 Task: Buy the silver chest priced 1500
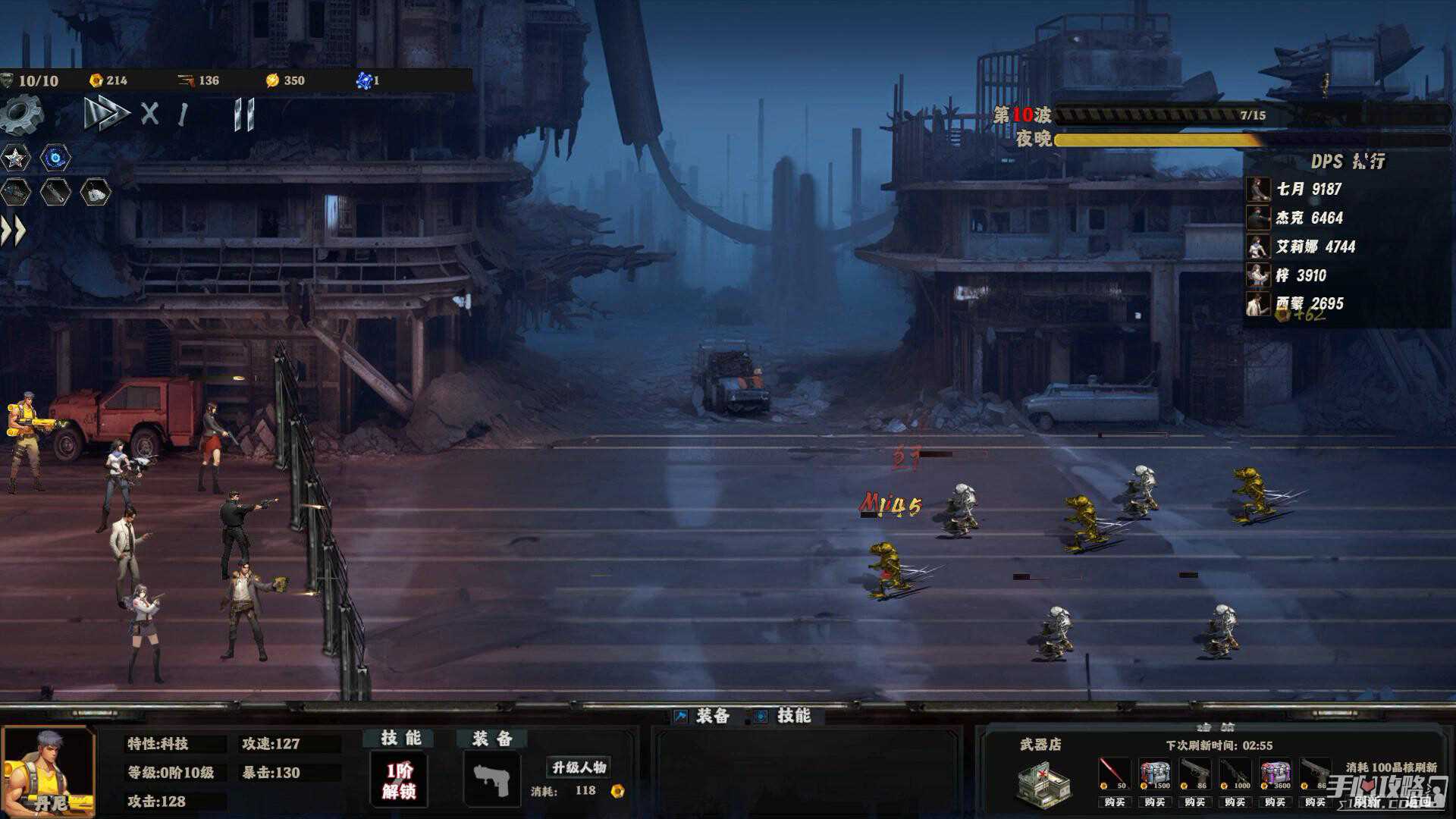pyautogui.click(x=1154, y=802)
